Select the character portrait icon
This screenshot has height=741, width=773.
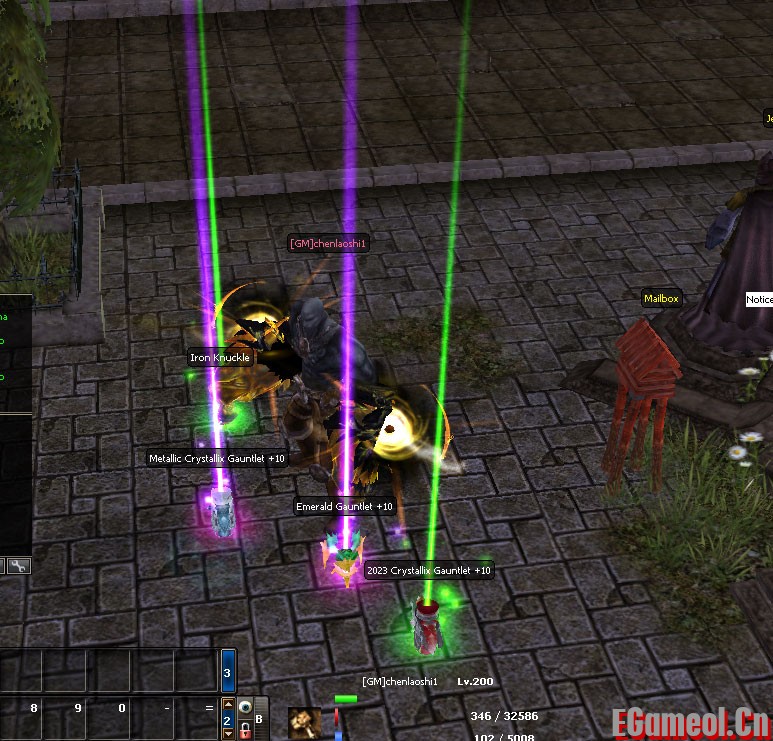click(x=305, y=722)
